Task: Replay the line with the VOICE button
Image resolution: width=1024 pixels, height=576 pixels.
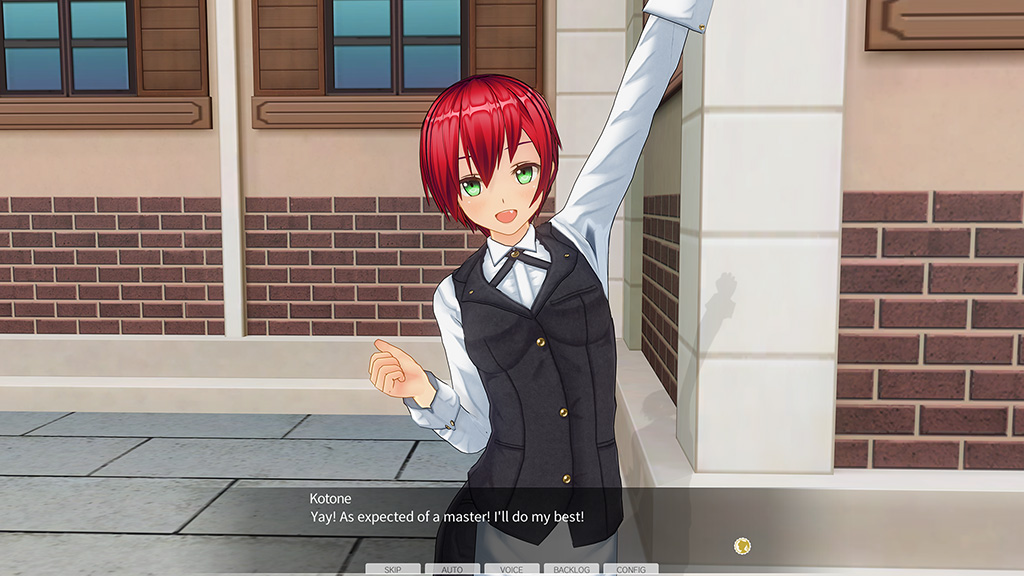Action: 511,570
